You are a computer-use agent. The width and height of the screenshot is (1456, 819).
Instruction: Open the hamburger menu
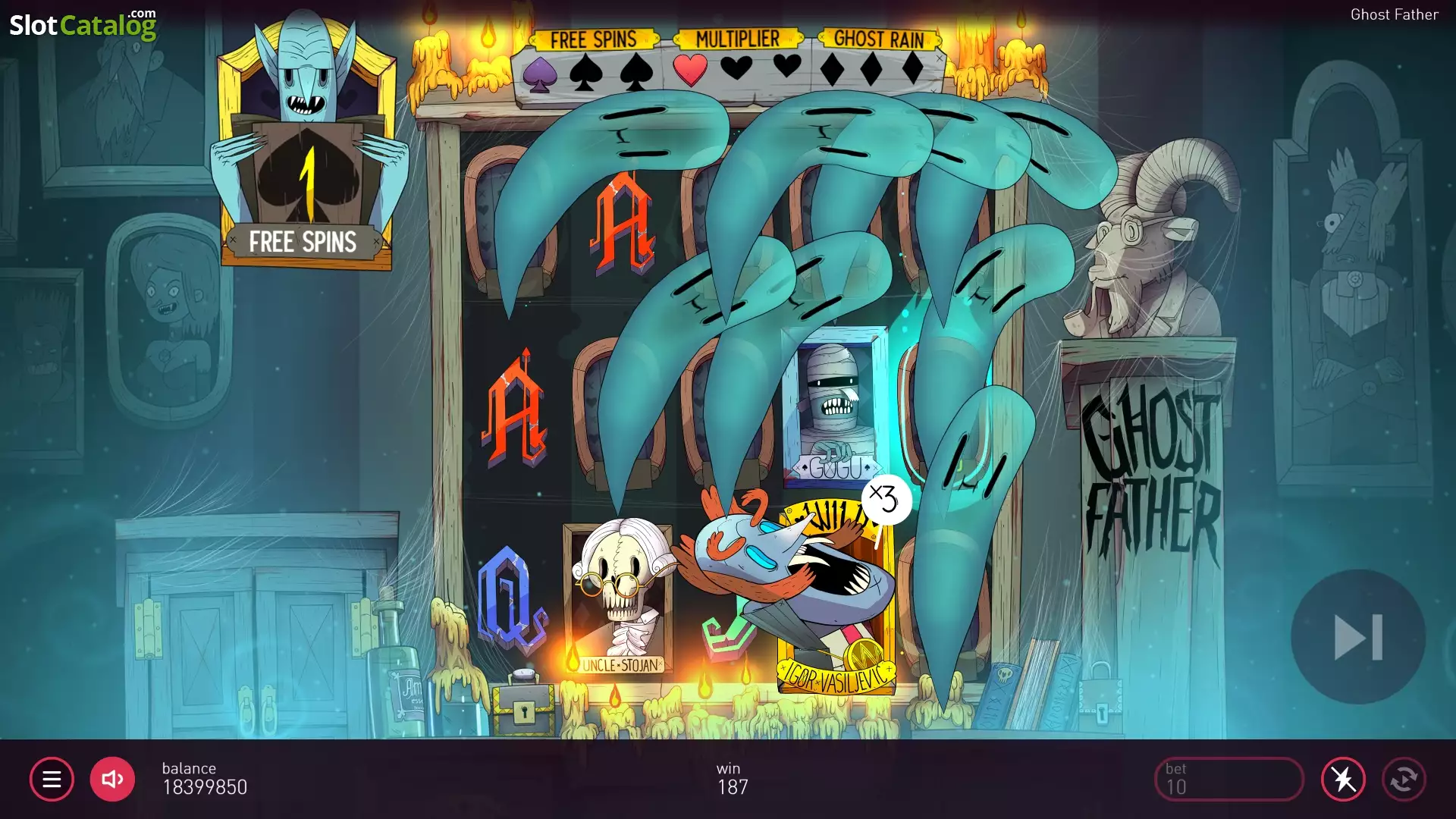(x=52, y=779)
